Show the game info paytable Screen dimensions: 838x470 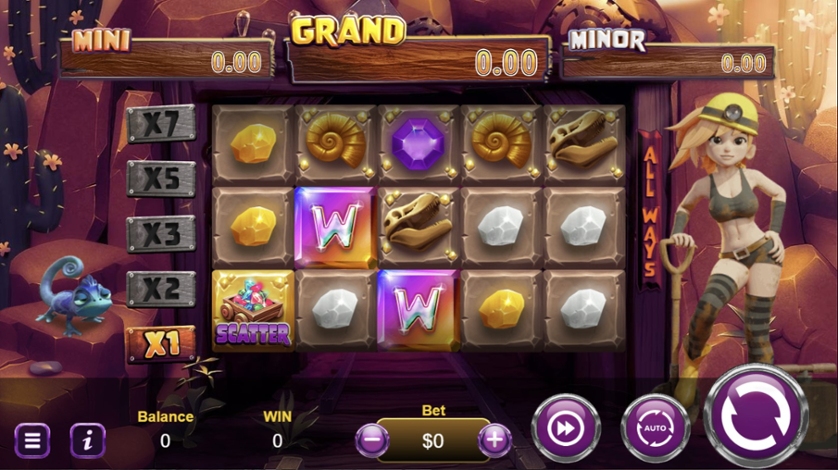pyautogui.click(x=87, y=440)
